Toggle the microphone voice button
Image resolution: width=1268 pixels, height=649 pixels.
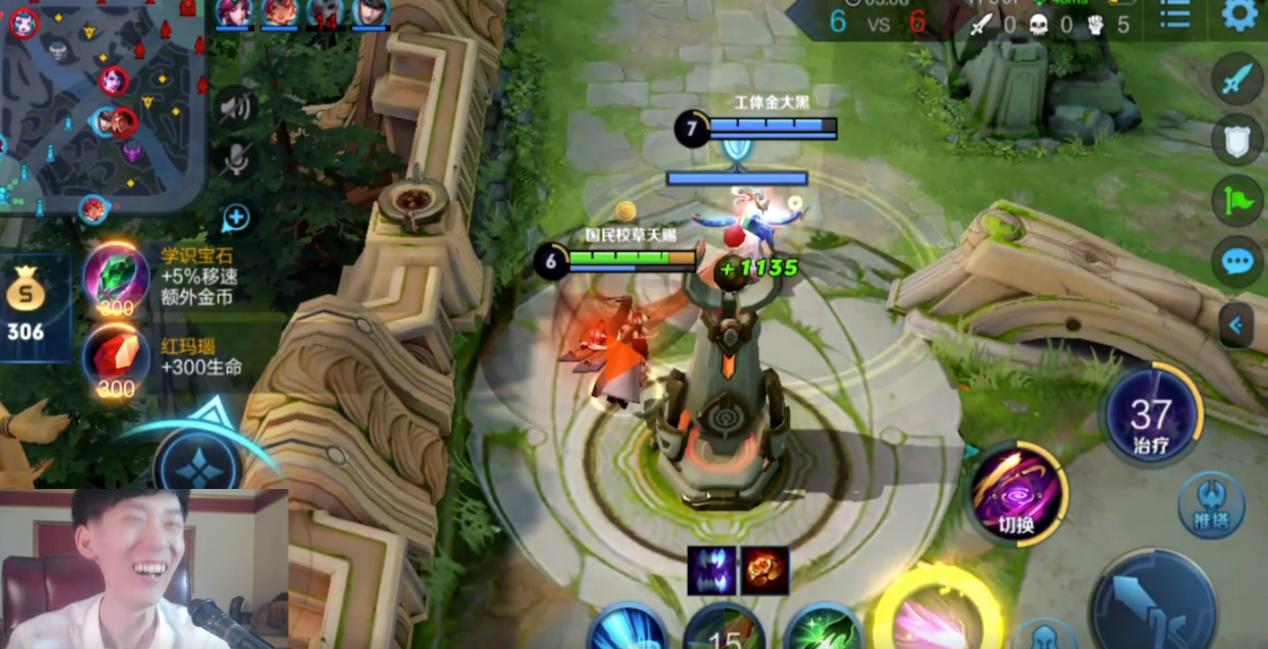coord(236,158)
